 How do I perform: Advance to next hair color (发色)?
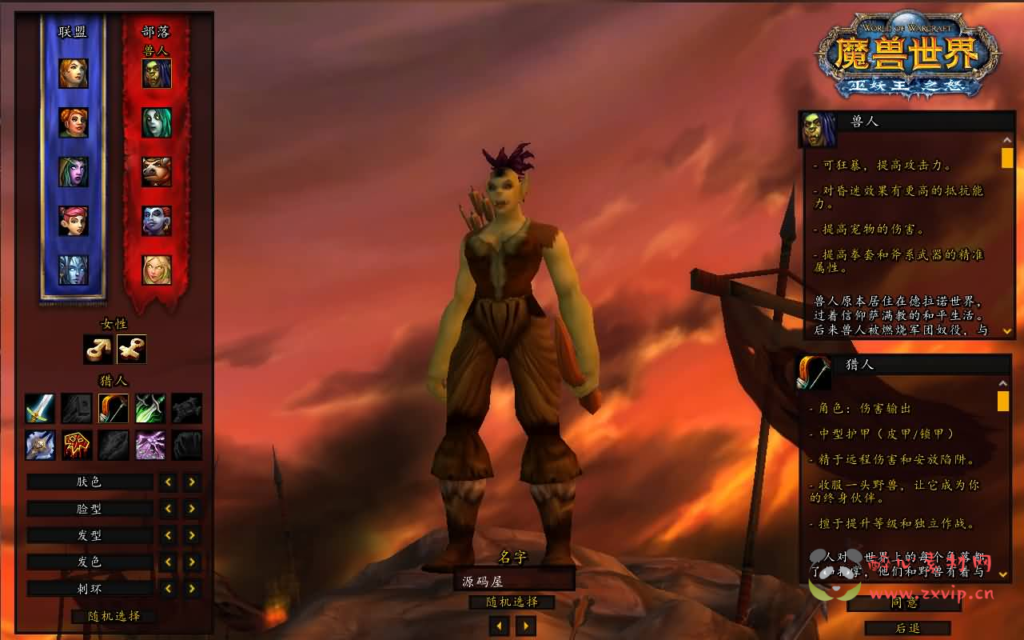point(192,562)
